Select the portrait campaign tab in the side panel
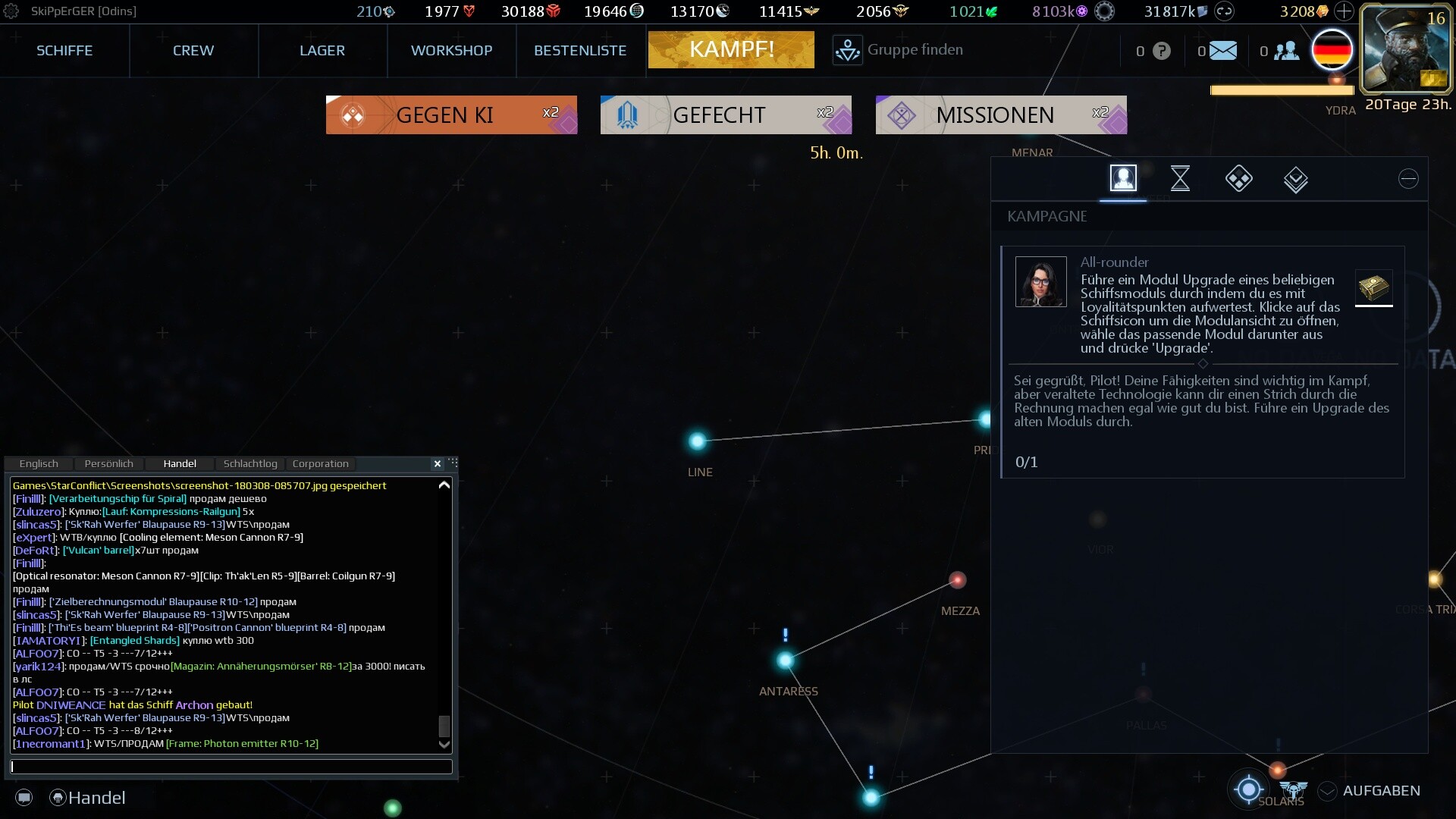Viewport: 1456px width, 819px height. click(x=1124, y=179)
